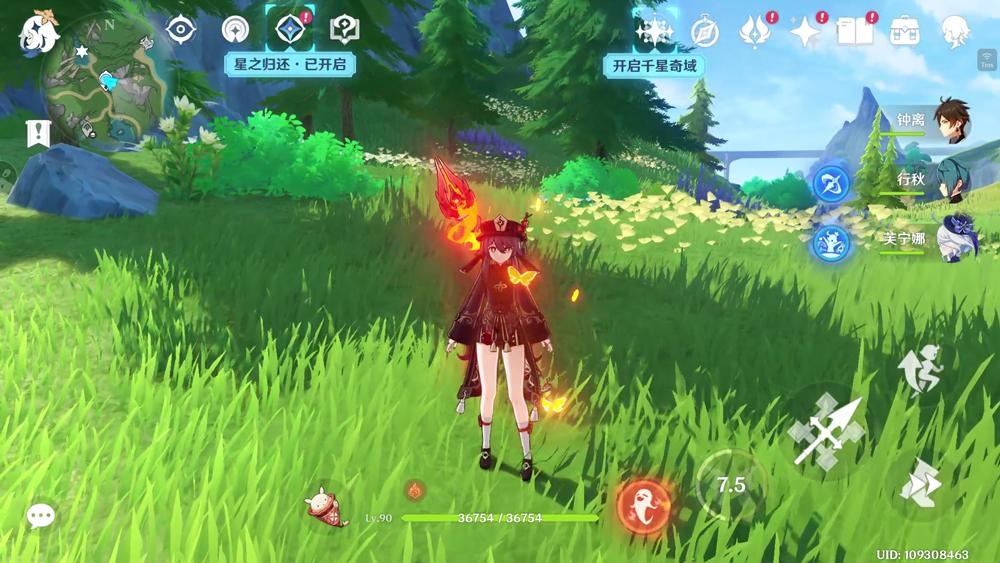The height and width of the screenshot is (563, 1000).
Task: Open the character profile icon
Action: pos(957,31)
